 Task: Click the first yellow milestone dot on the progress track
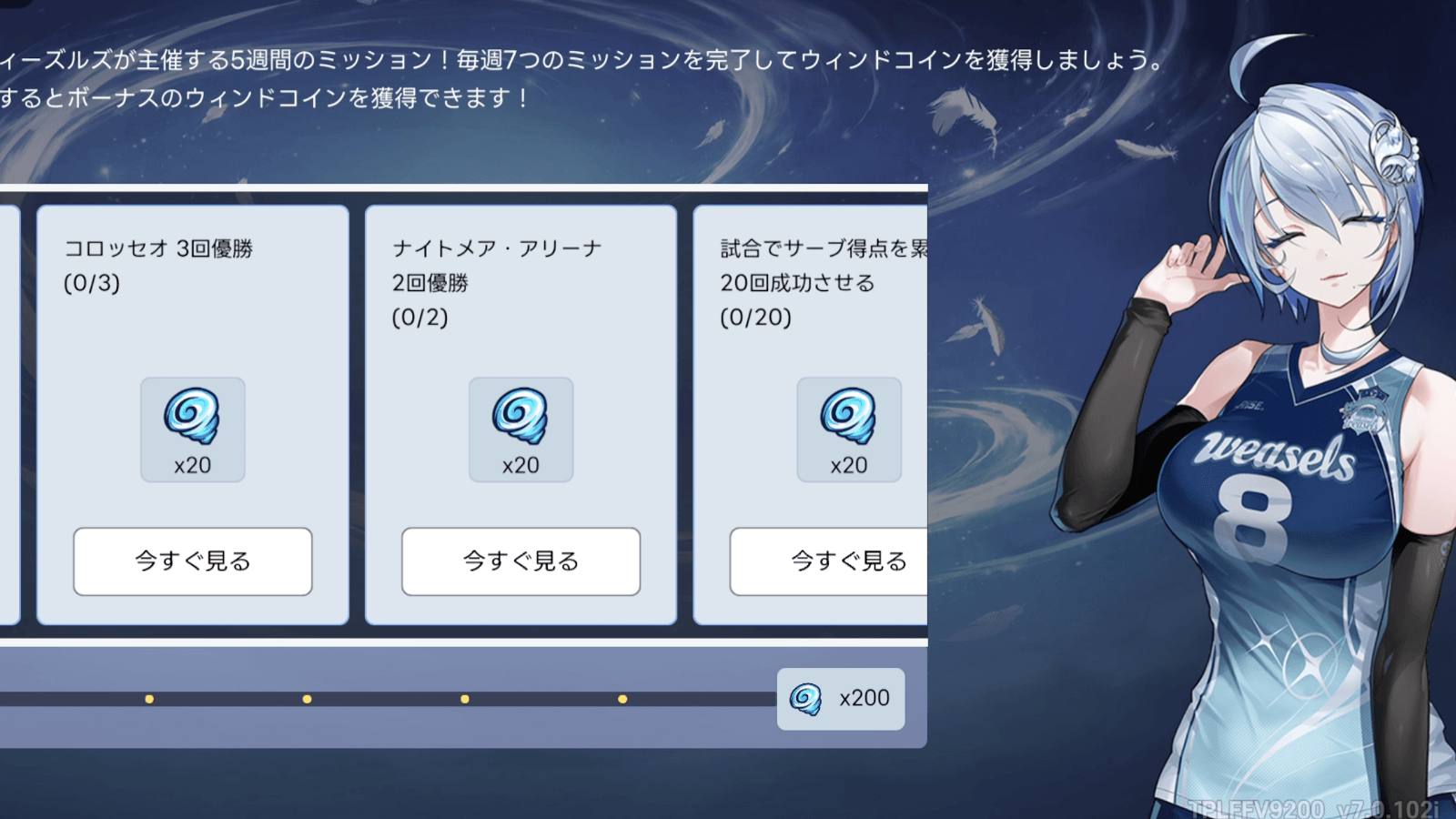(x=147, y=699)
